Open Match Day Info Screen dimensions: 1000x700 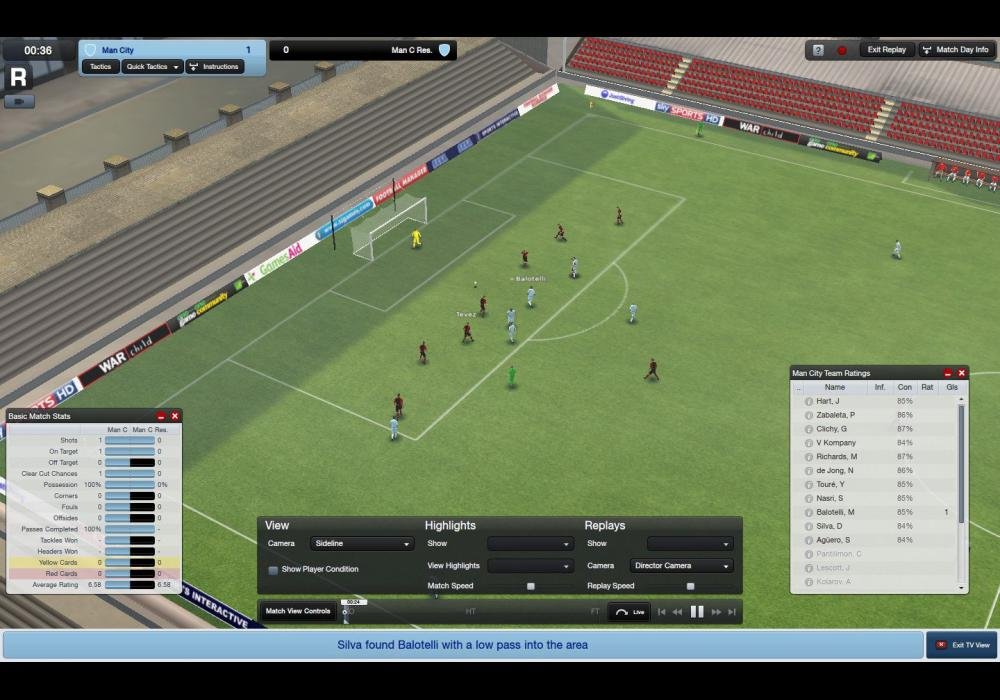click(955, 50)
